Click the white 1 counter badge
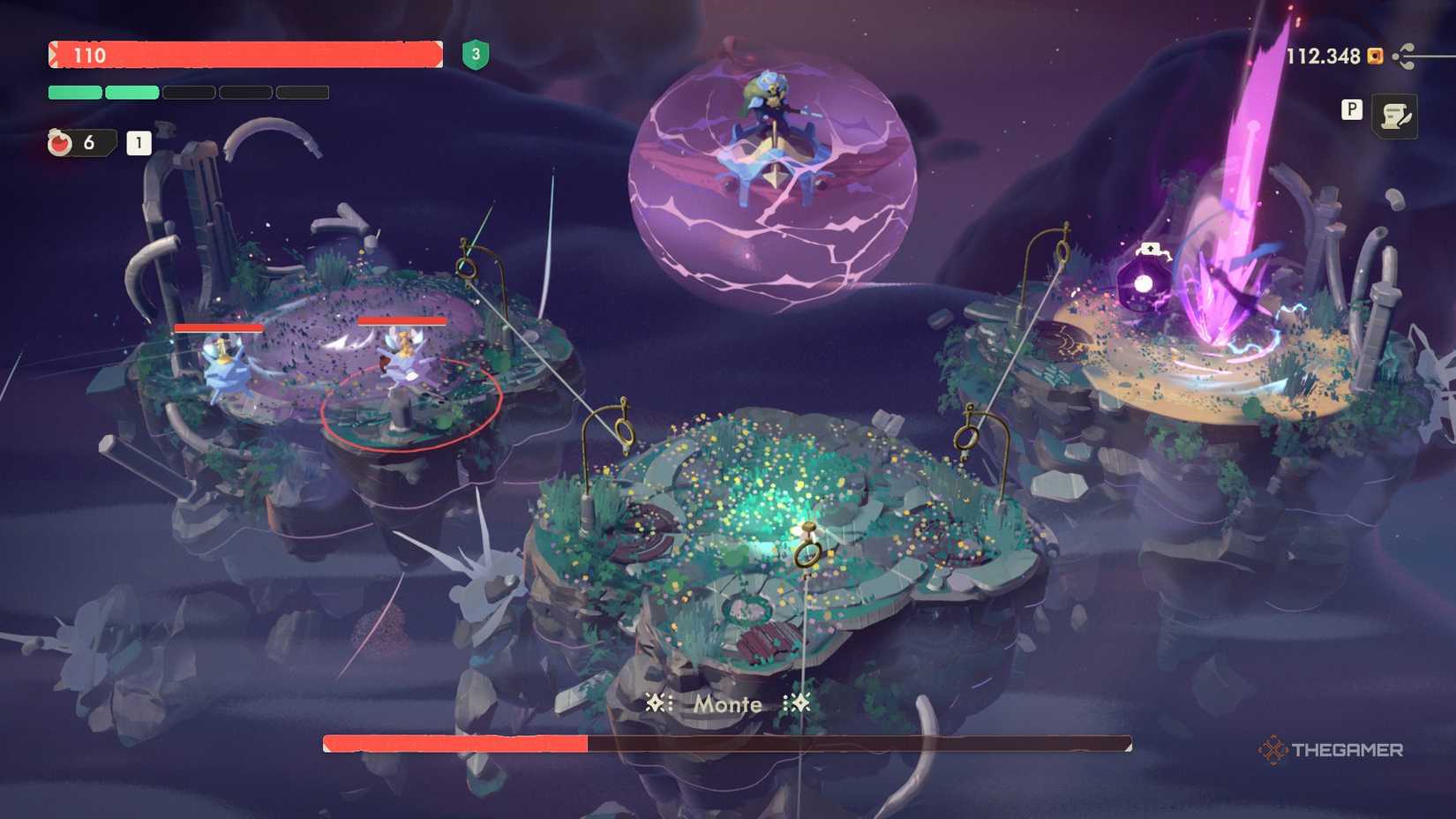 (139, 142)
